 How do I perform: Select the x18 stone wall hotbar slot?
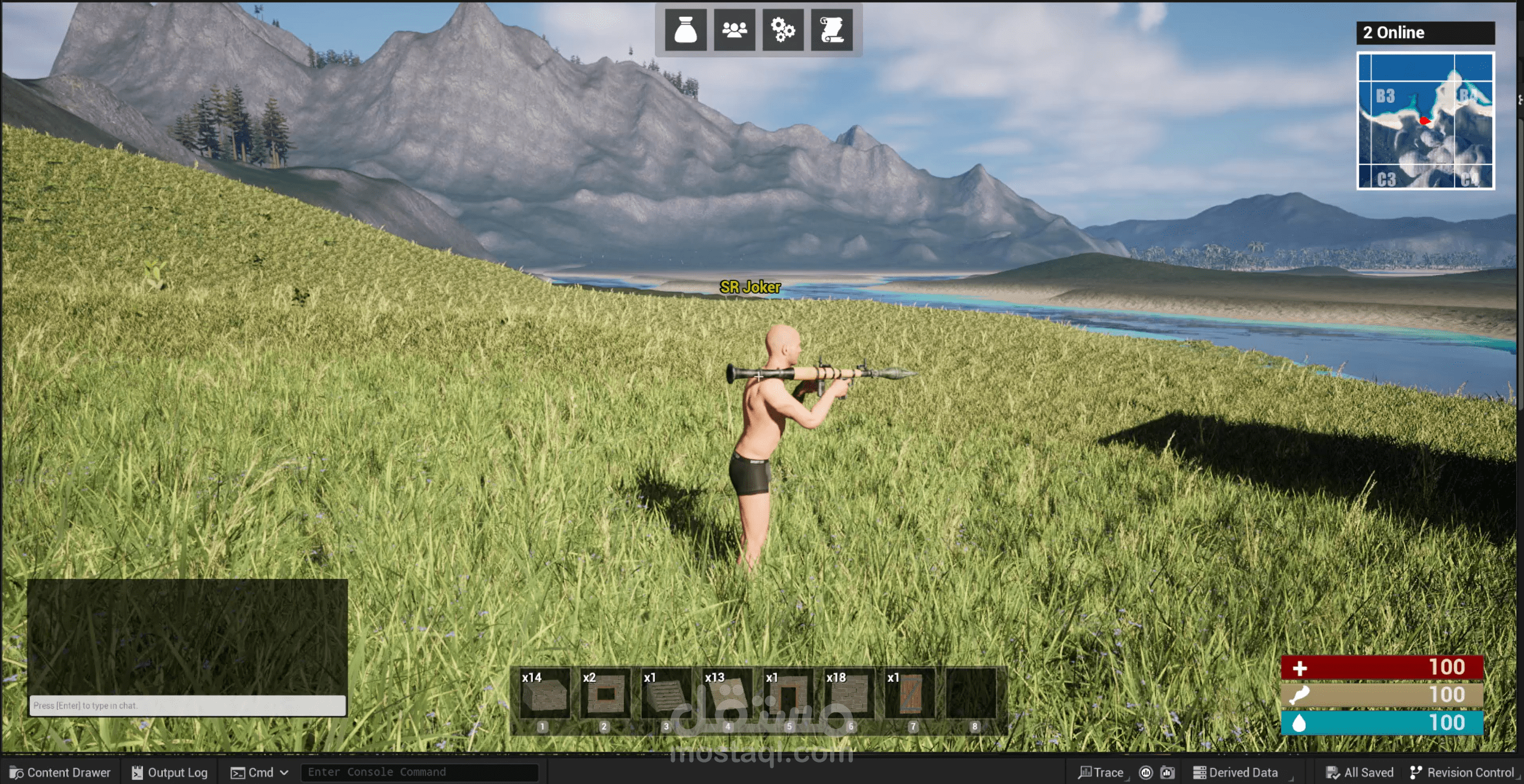click(849, 694)
